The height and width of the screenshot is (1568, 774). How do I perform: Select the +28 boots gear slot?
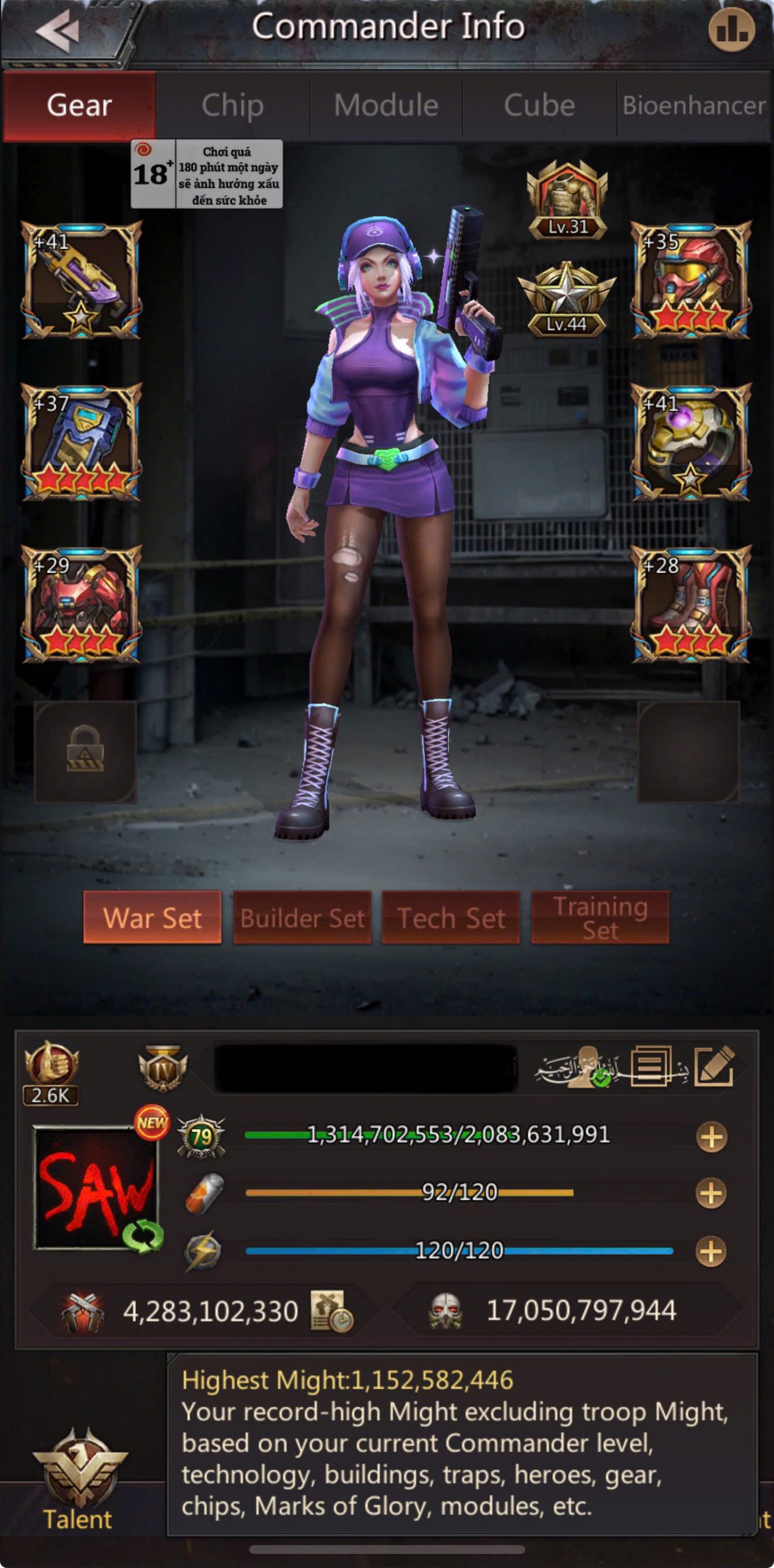pyautogui.click(x=691, y=604)
